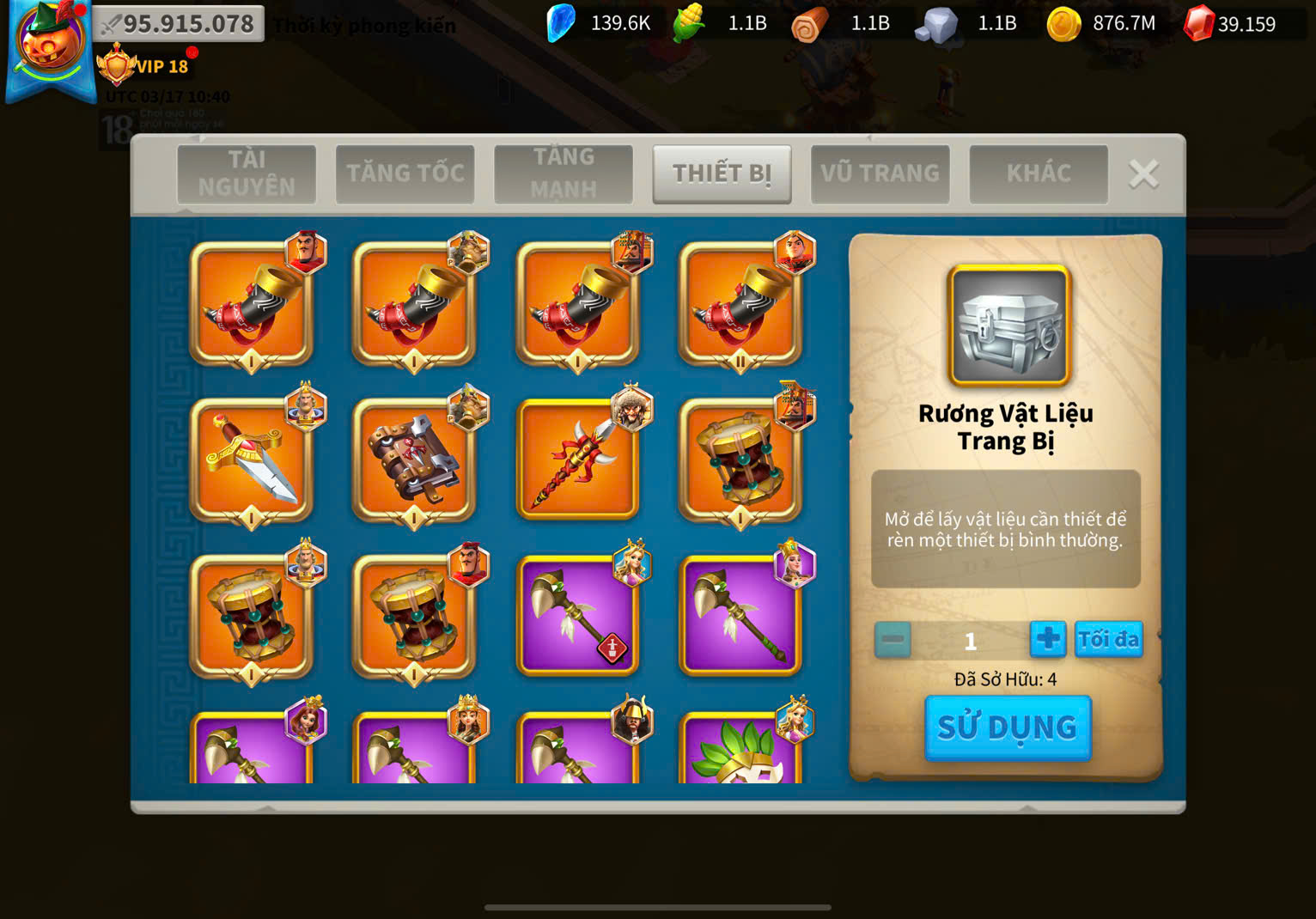Select the orange spellbook equipment slot
Image resolution: width=1316 pixels, height=919 pixels.
point(414,460)
